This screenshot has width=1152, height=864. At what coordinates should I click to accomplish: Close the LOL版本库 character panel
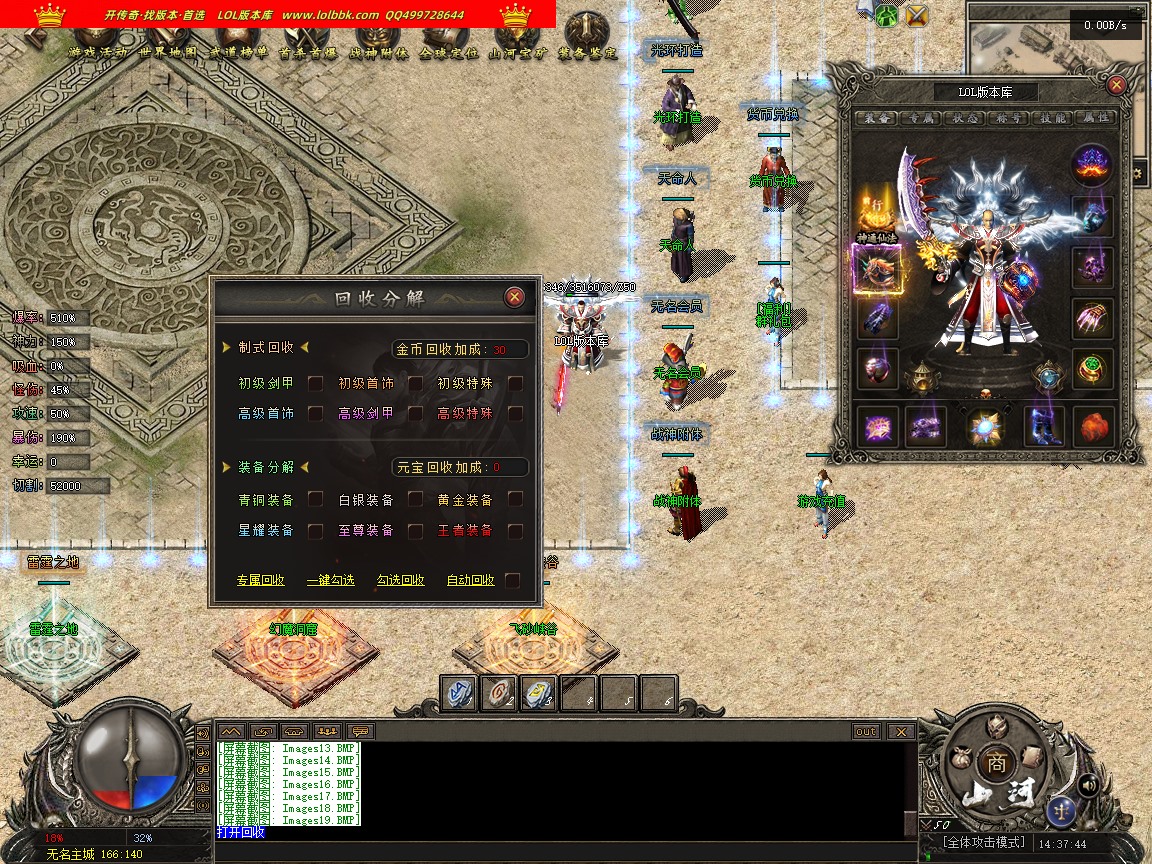(1117, 85)
